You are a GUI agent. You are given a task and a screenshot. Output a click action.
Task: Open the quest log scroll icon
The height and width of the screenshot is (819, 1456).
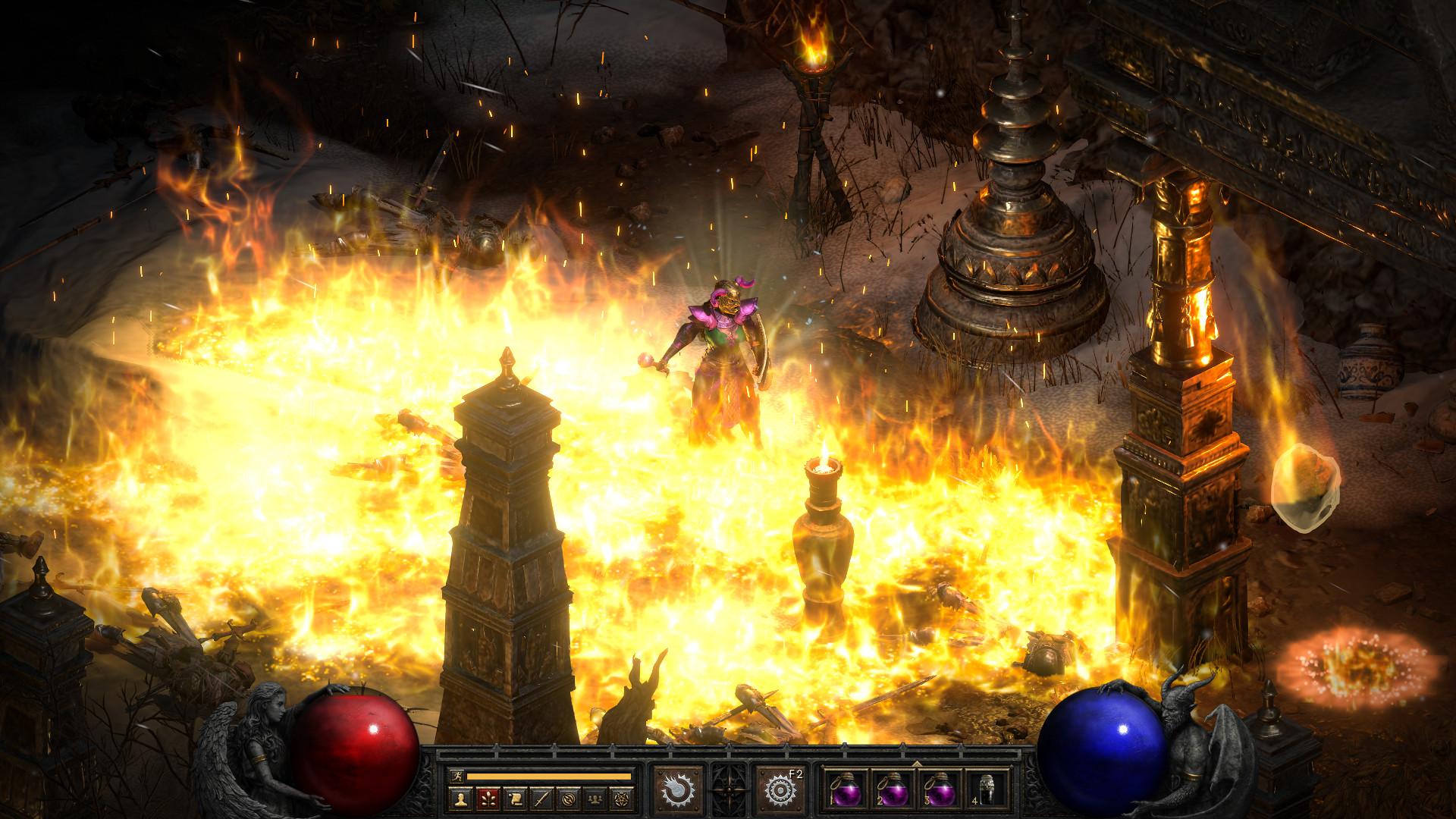pos(514,799)
